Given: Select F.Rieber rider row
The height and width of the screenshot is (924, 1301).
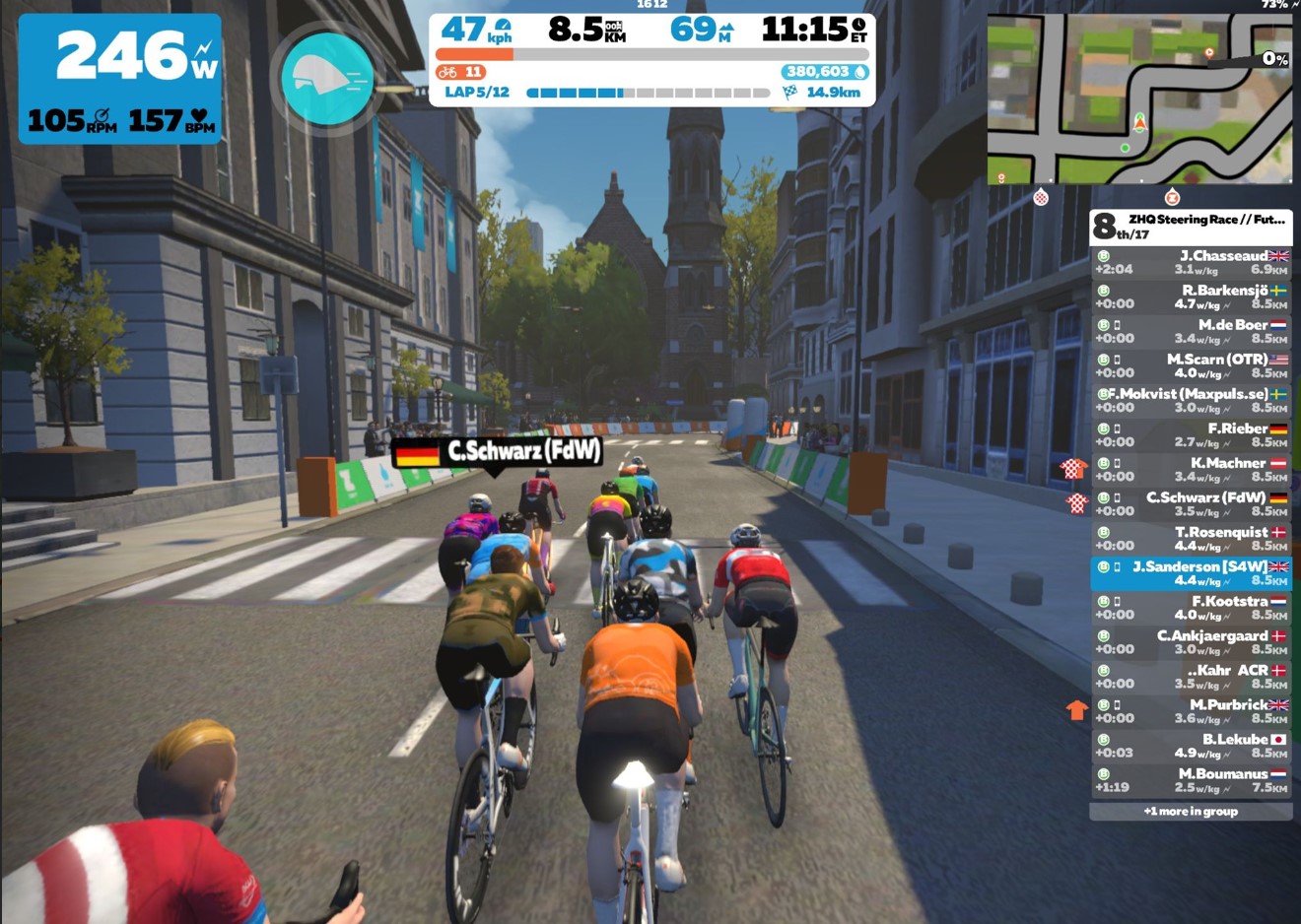Looking at the screenshot, I should point(1191,434).
